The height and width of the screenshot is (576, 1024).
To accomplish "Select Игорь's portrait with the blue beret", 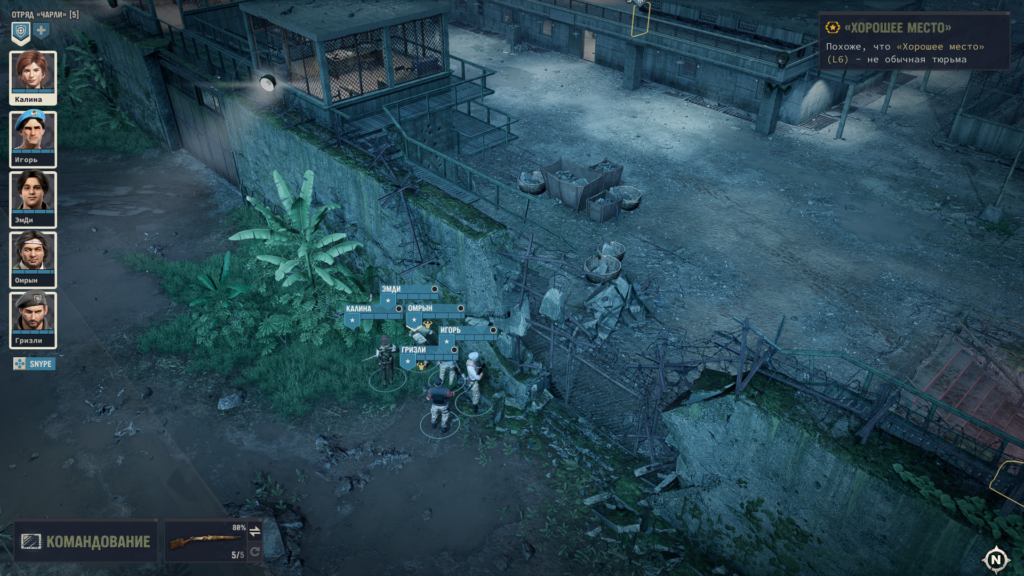I will [33, 136].
